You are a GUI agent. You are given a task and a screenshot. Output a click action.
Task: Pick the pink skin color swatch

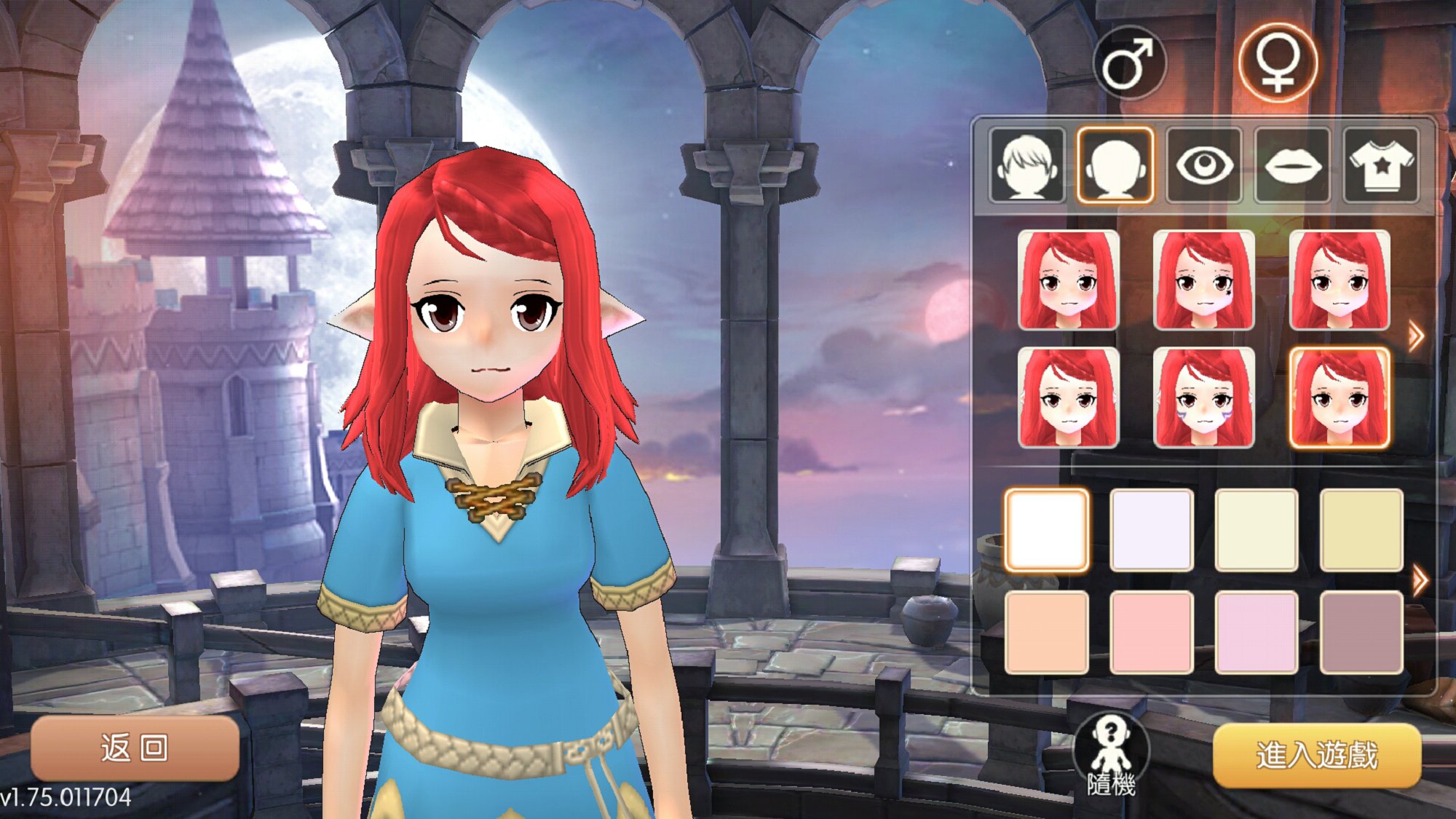coord(1152,632)
